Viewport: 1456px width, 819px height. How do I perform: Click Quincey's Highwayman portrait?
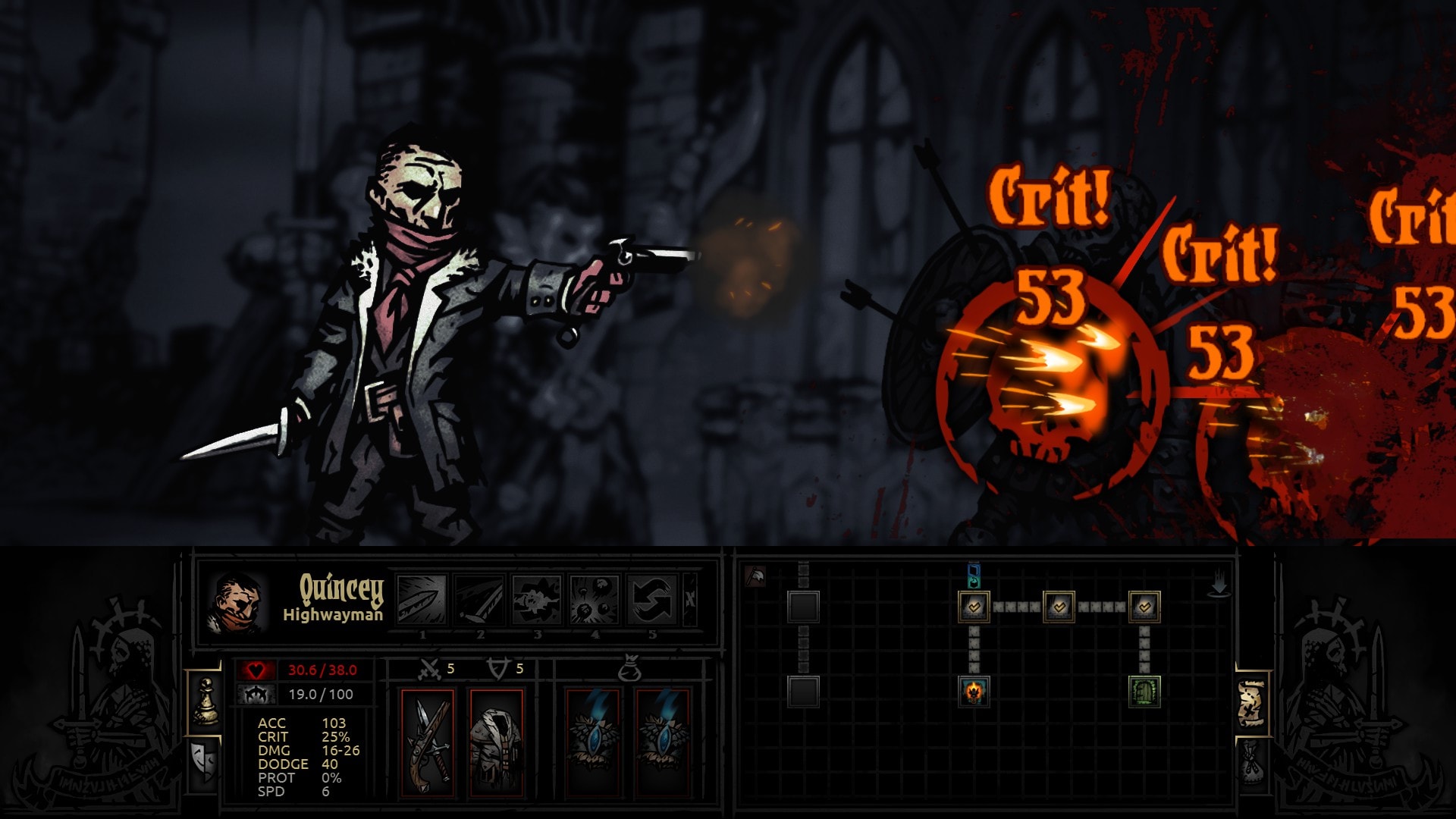click(x=236, y=602)
